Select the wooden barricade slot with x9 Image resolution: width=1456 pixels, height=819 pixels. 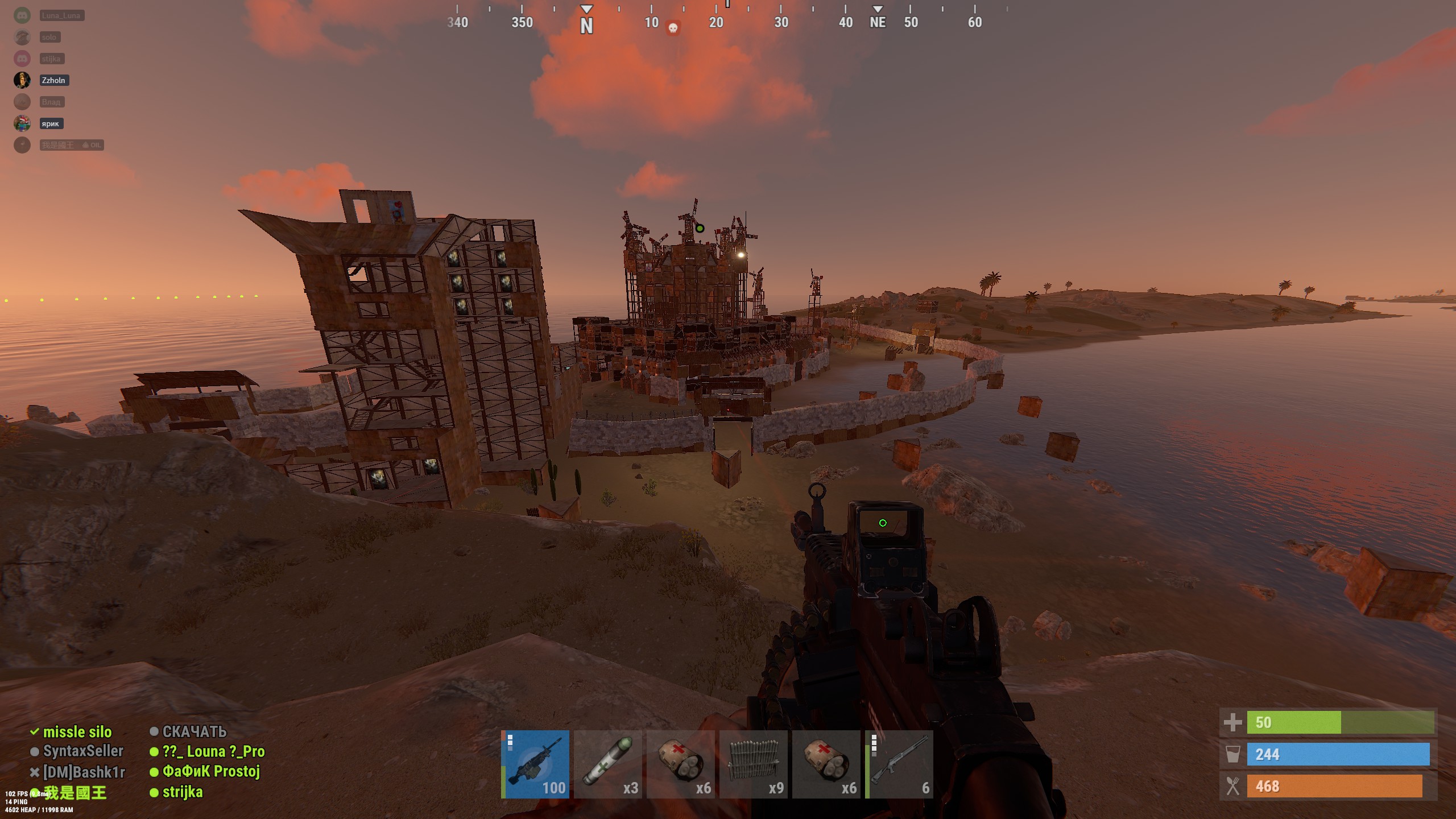754,764
